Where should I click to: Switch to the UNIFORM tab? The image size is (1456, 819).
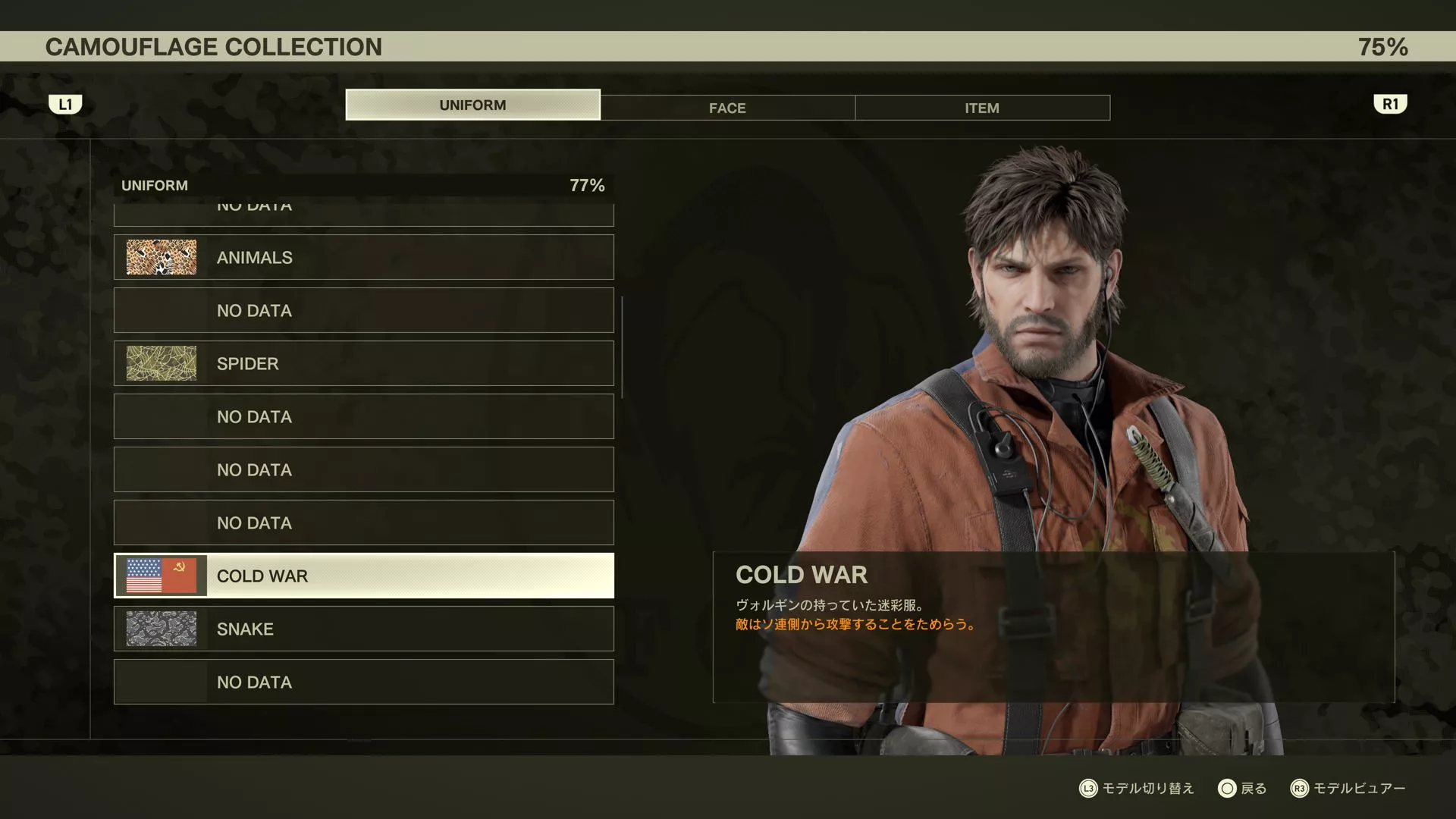click(x=472, y=105)
